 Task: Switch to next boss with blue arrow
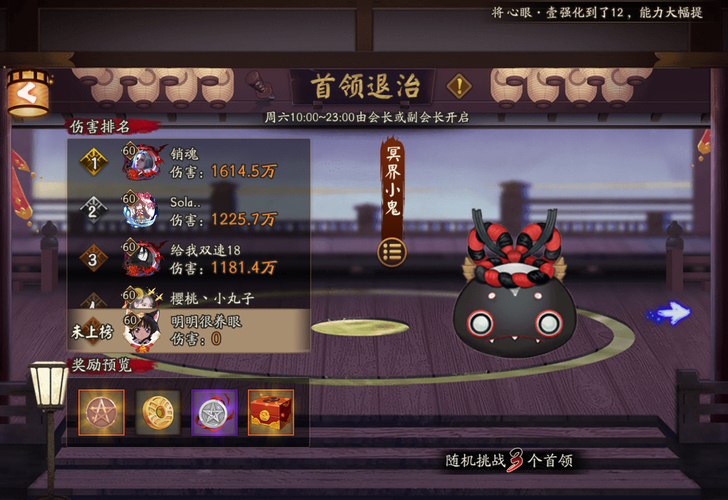tap(669, 314)
